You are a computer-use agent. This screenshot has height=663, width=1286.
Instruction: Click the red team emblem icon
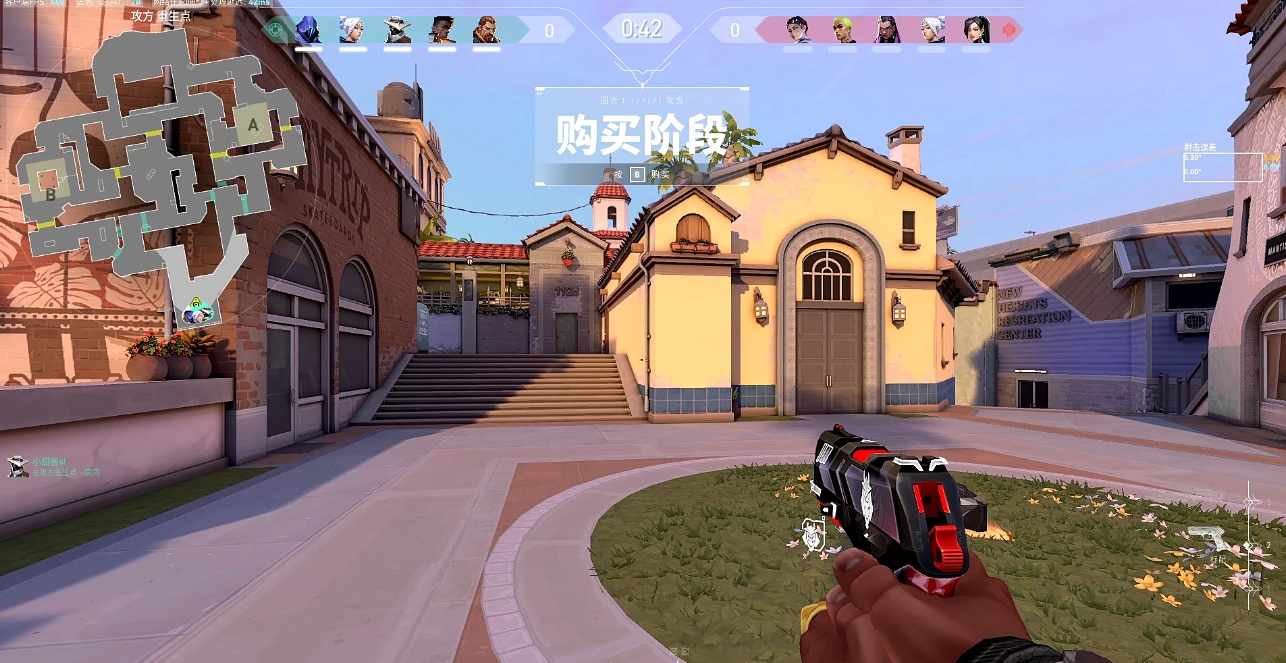tap(1009, 30)
